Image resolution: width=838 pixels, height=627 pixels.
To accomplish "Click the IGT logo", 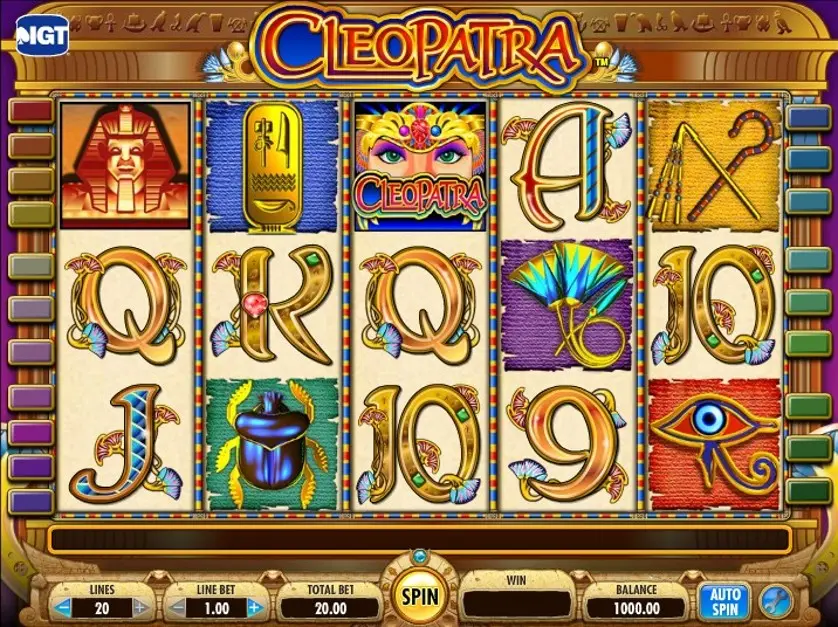I will [42, 36].
